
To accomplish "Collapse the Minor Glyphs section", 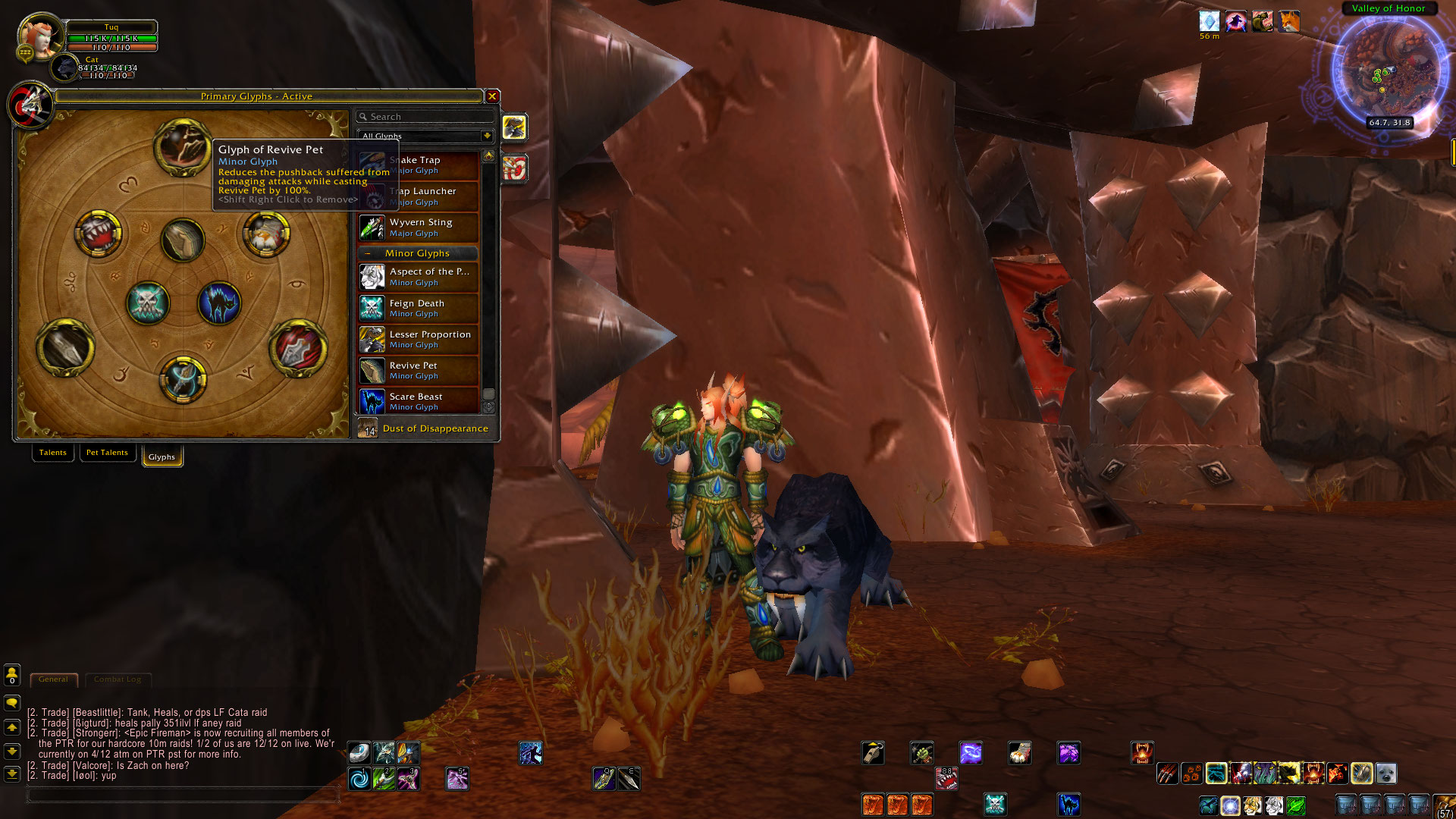I will (369, 253).
